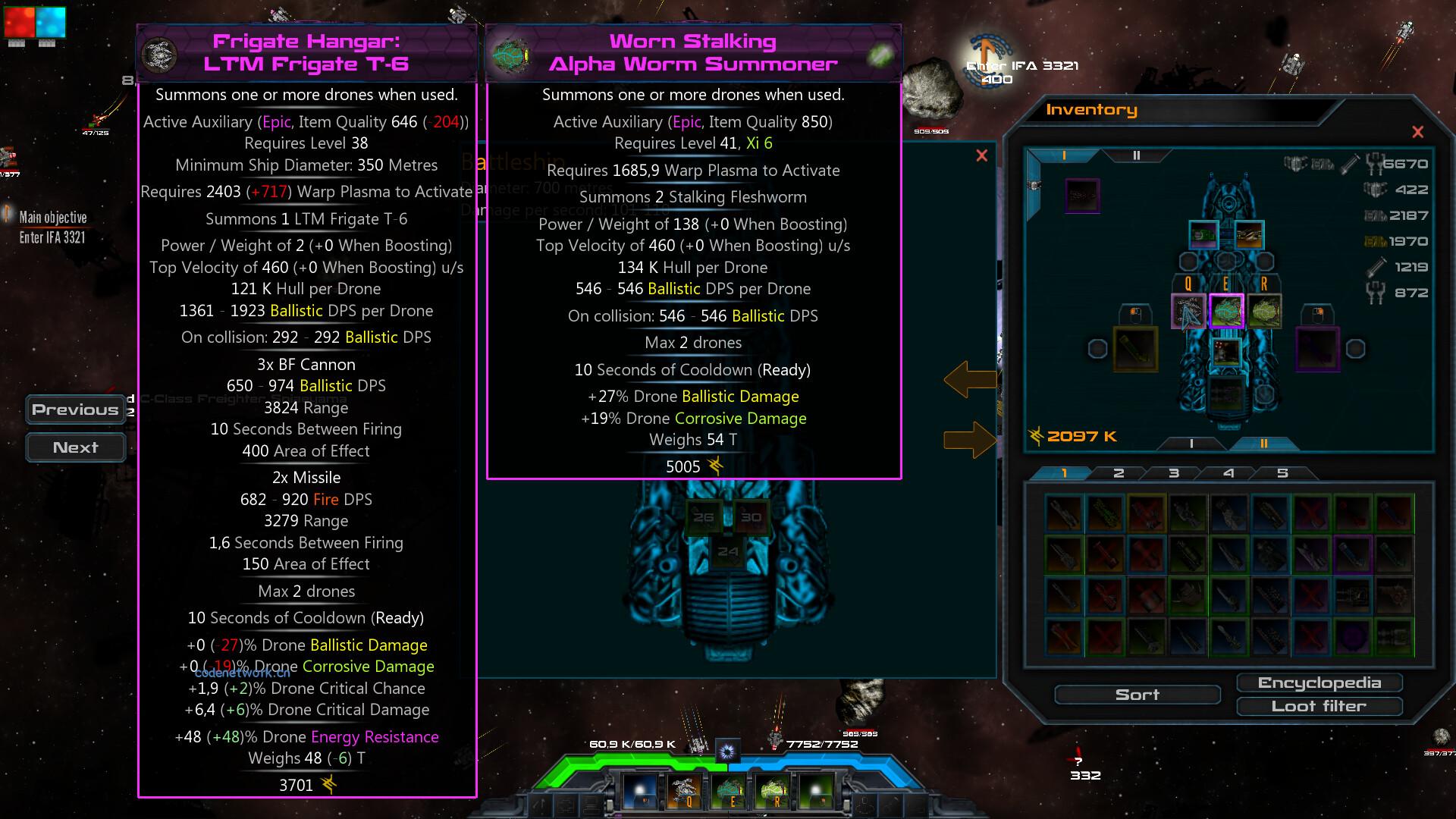The height and width of the screenshot is (819, 1456).
Task: Click the Previous button
Action: 75,409
